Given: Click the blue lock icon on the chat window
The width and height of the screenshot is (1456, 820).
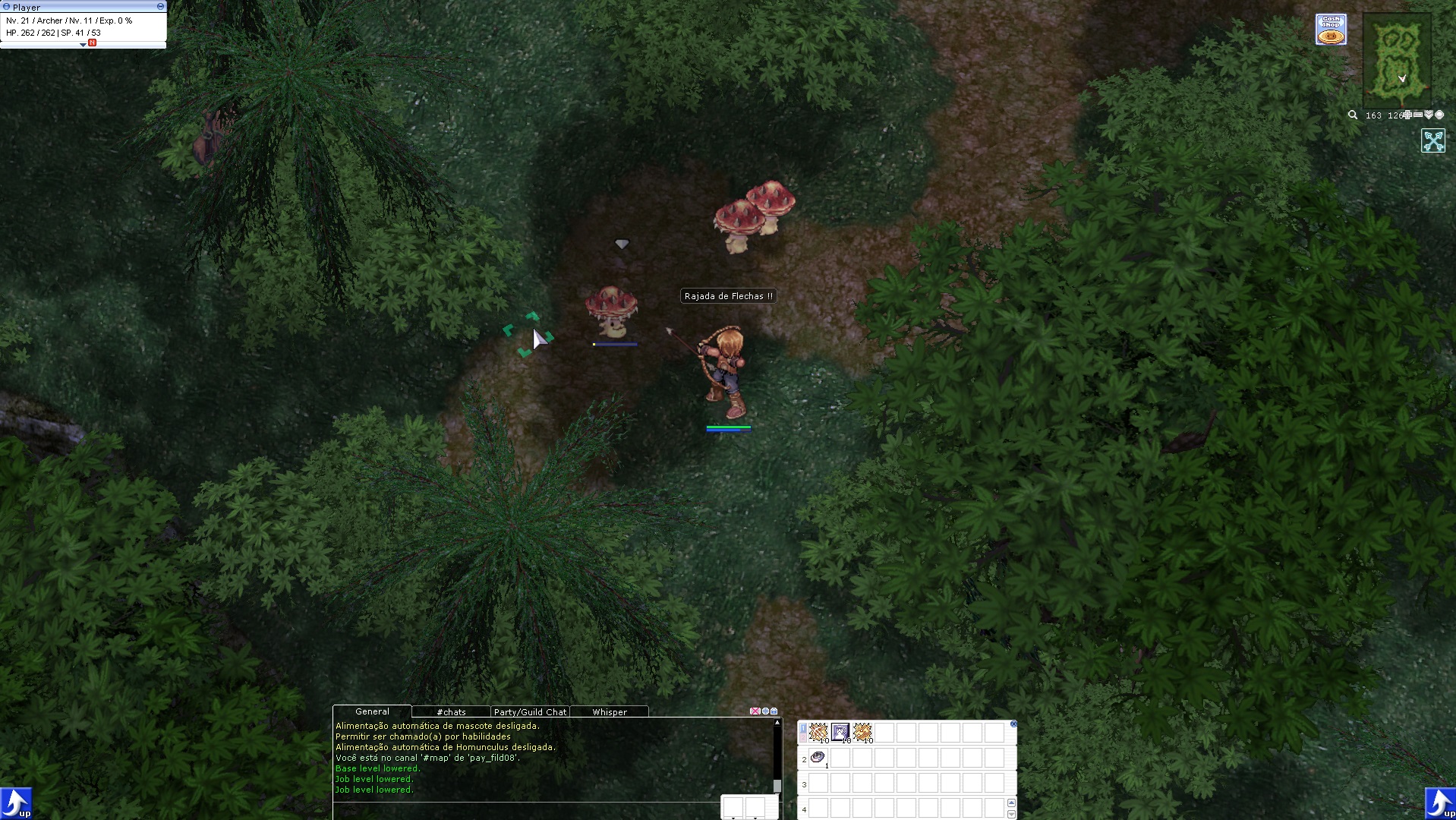Looking at the screenshot, I should click(774, 711).
